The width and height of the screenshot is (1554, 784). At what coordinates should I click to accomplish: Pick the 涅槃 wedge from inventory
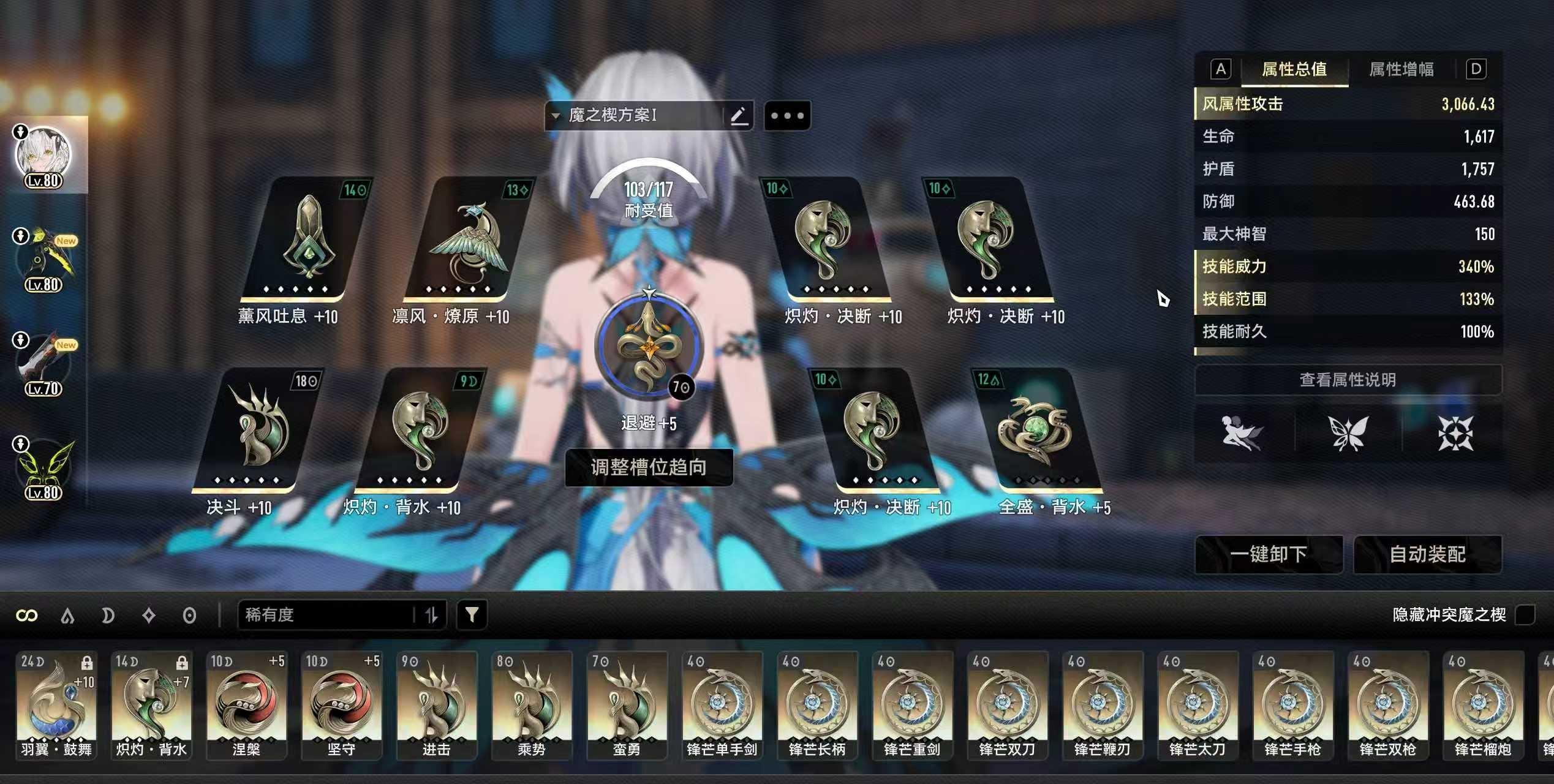pyautogui.click(x=246, y=704)
